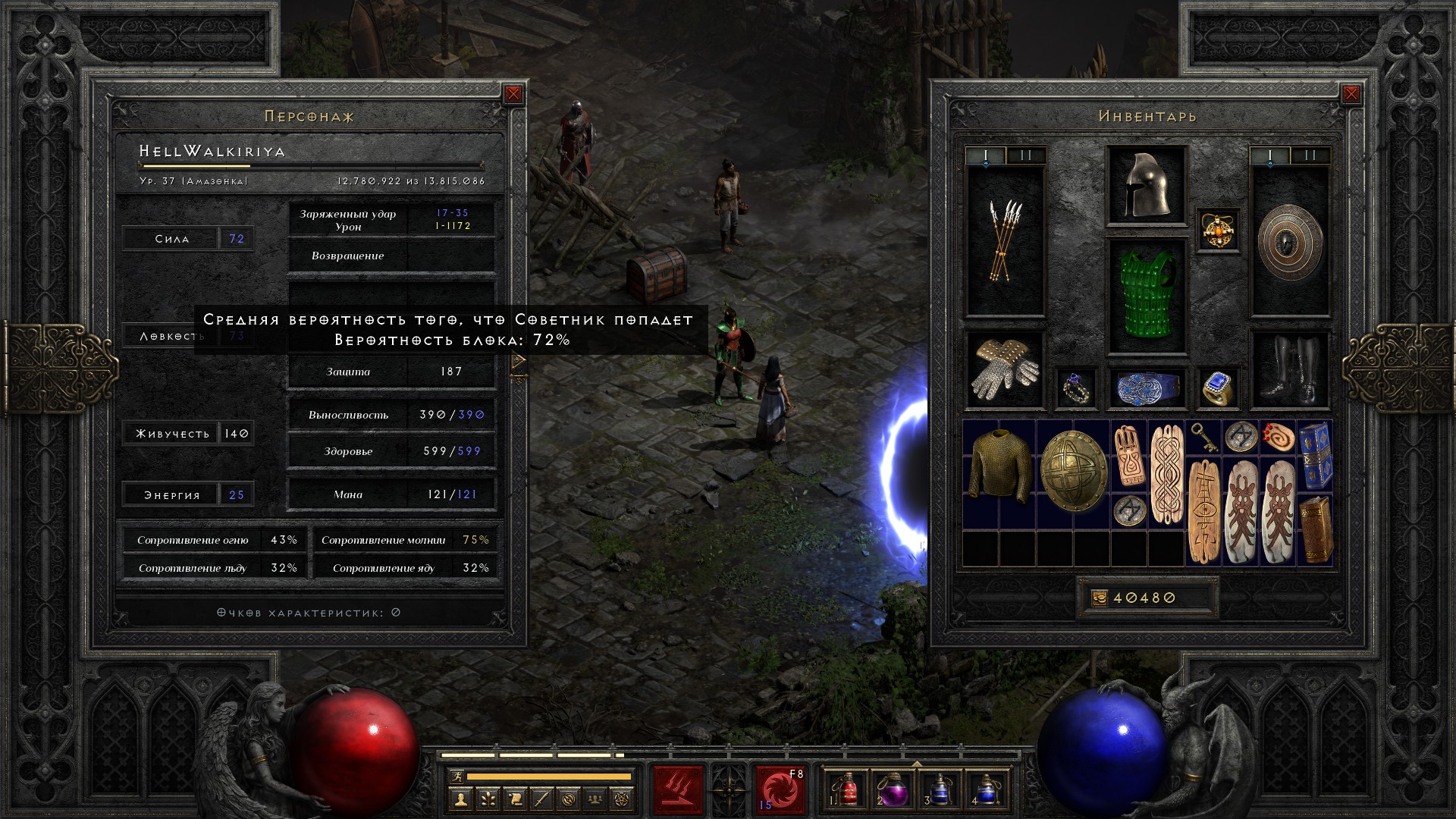
Task: Select the equipped amulet
Action: [x=1218, y=229]
